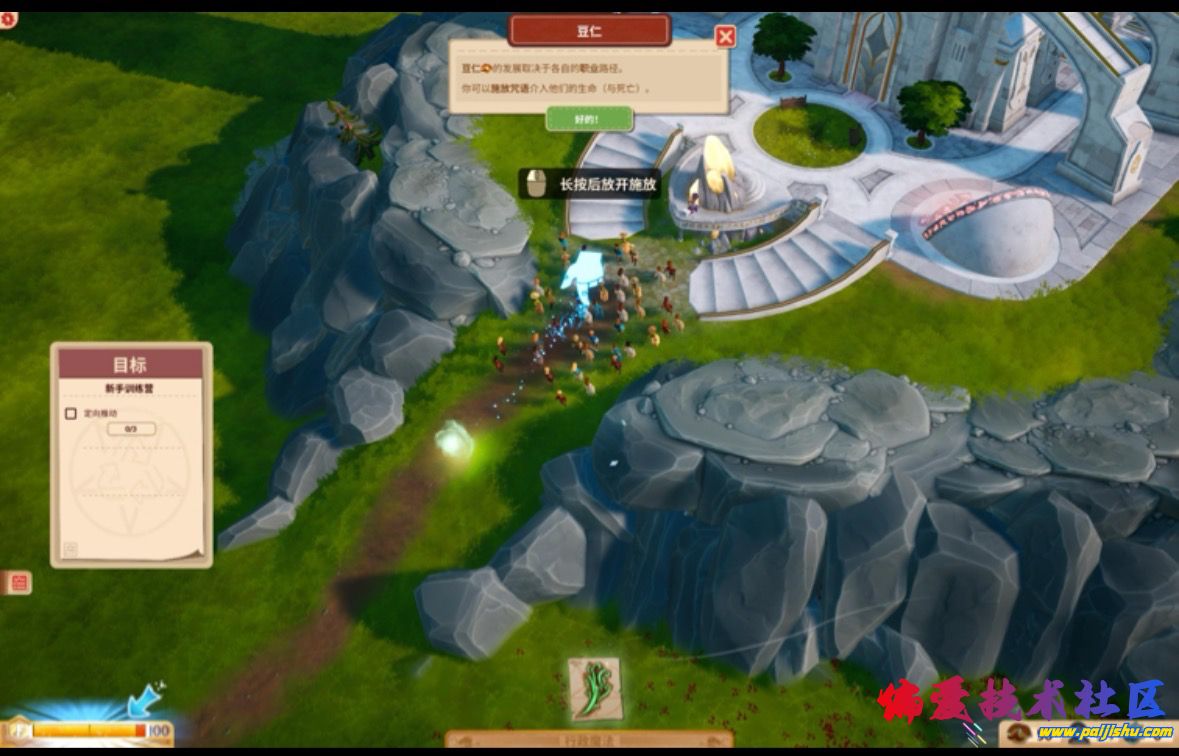Open the 行政魔法 spell bar
The width and height of the screenshot is (1179, 756).
pos(588,740)
